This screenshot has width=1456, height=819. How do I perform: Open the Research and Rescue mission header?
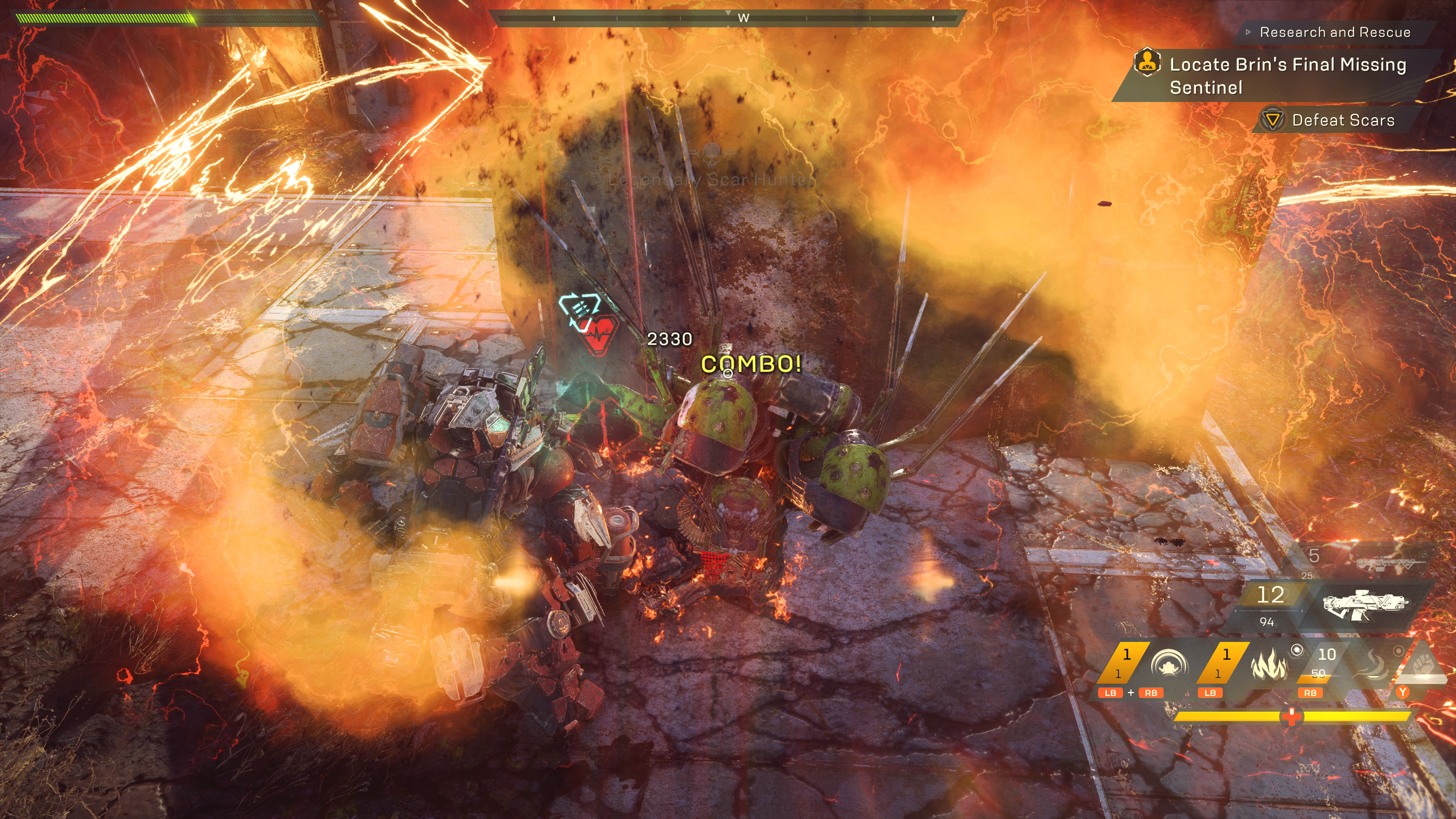(x=1335, y=32)
